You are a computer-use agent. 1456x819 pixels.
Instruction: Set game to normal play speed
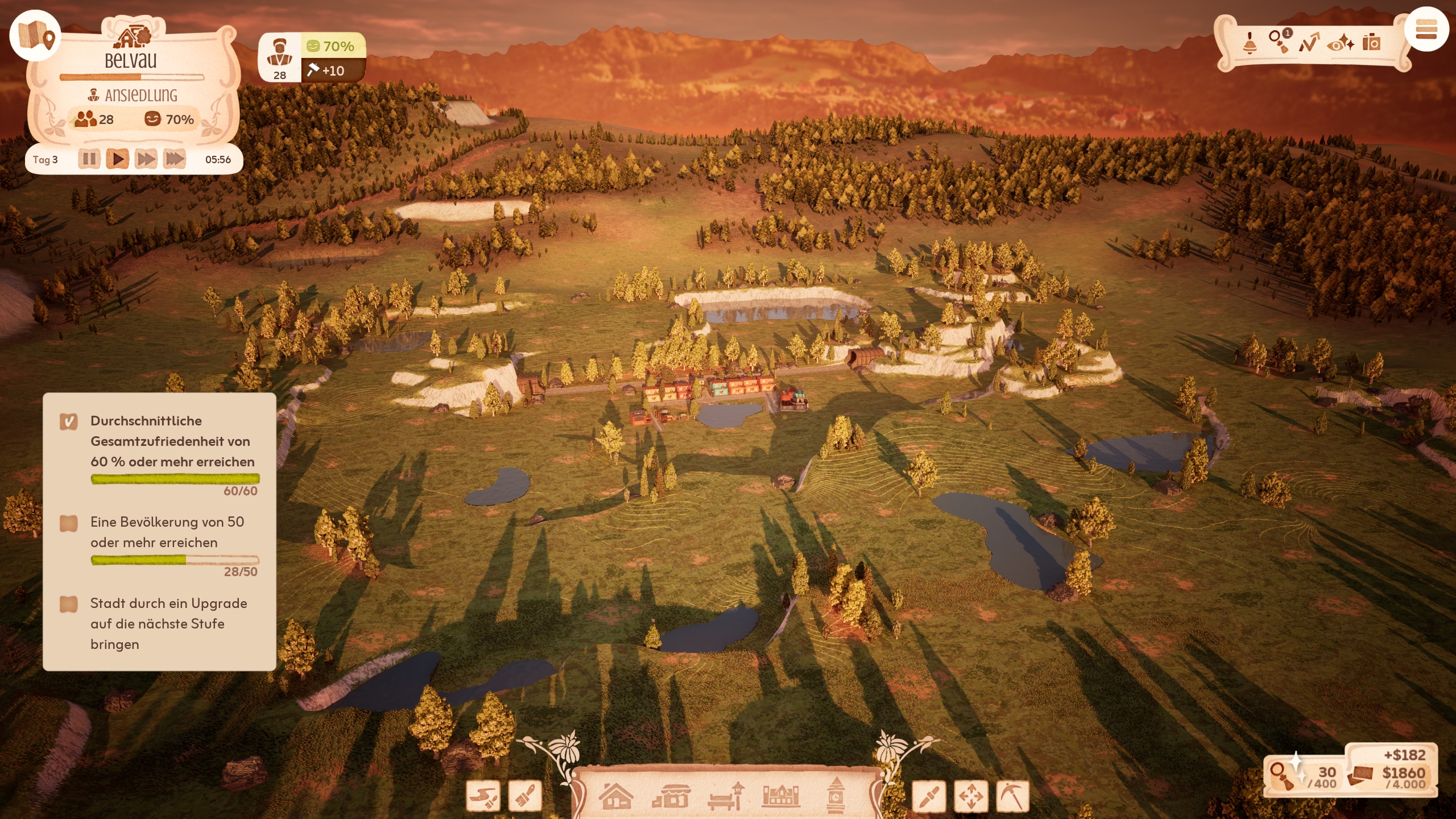pos(118,159)
